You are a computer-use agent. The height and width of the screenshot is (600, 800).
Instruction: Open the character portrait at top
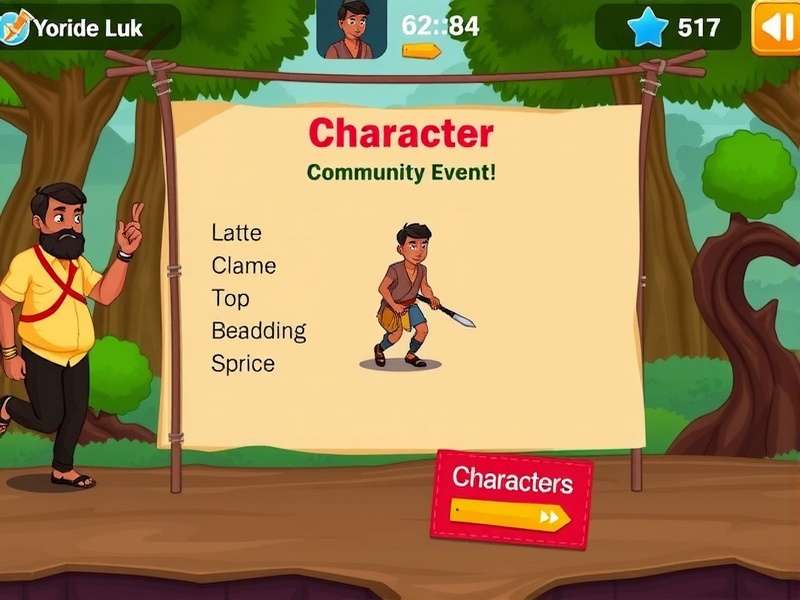[x=351, y=29]
